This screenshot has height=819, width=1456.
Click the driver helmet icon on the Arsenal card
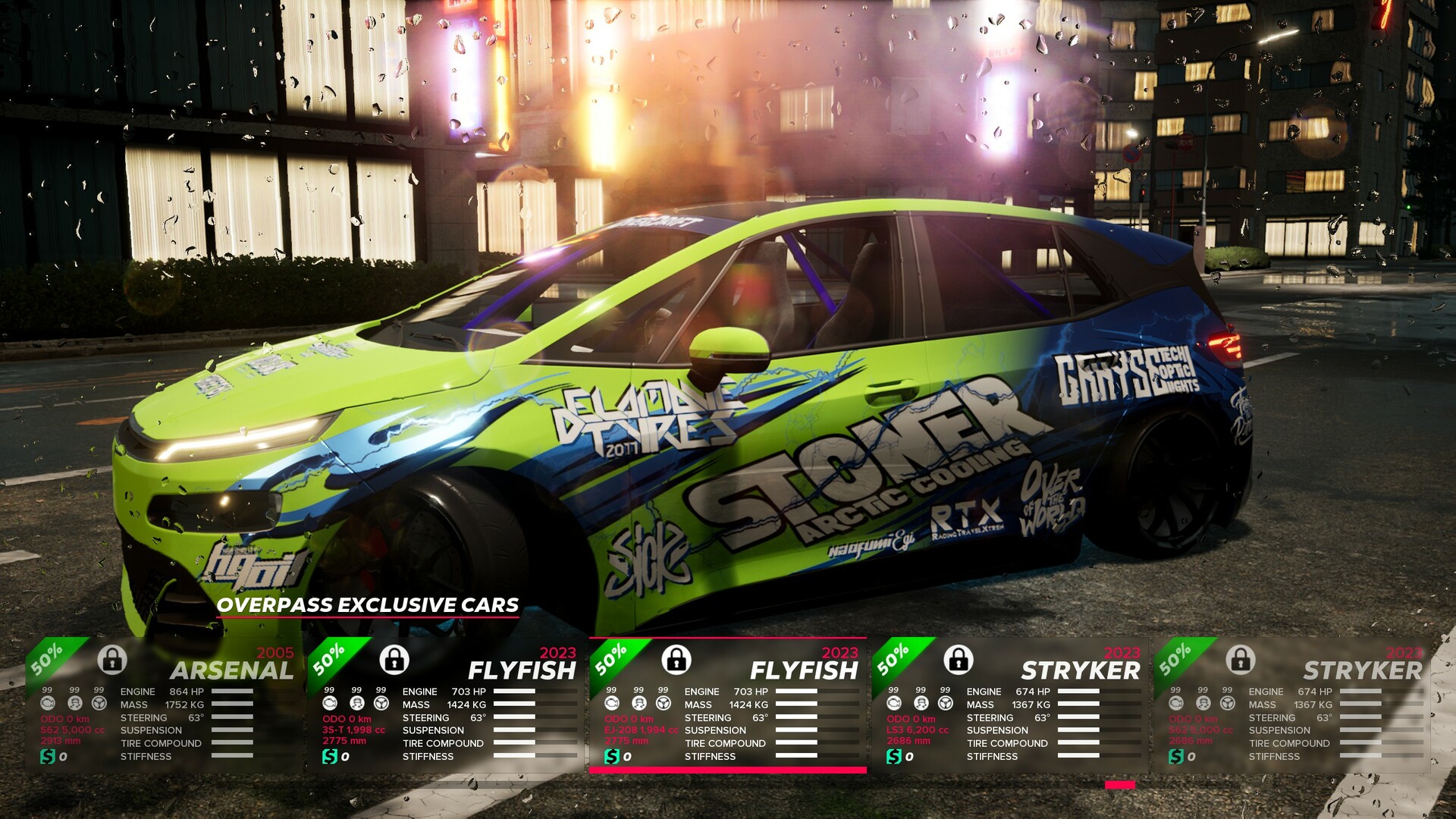click(x=76, y=704)
